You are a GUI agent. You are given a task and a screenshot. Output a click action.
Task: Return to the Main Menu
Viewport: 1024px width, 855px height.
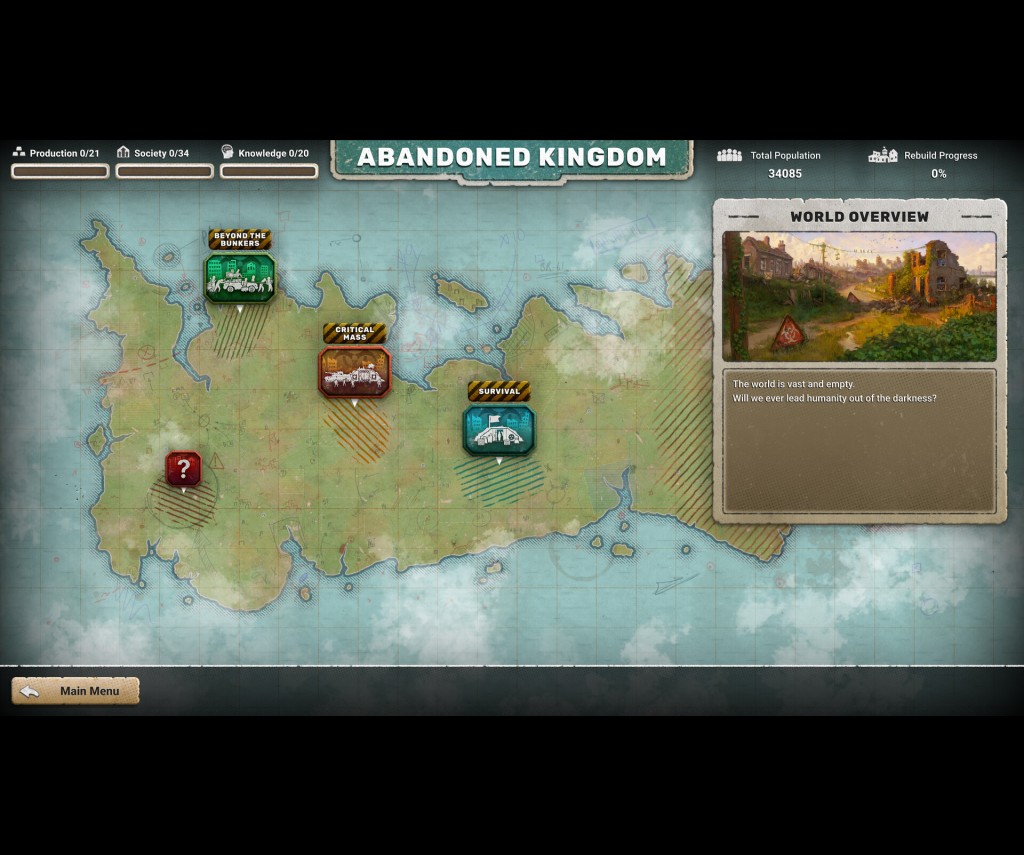point(76,691)
